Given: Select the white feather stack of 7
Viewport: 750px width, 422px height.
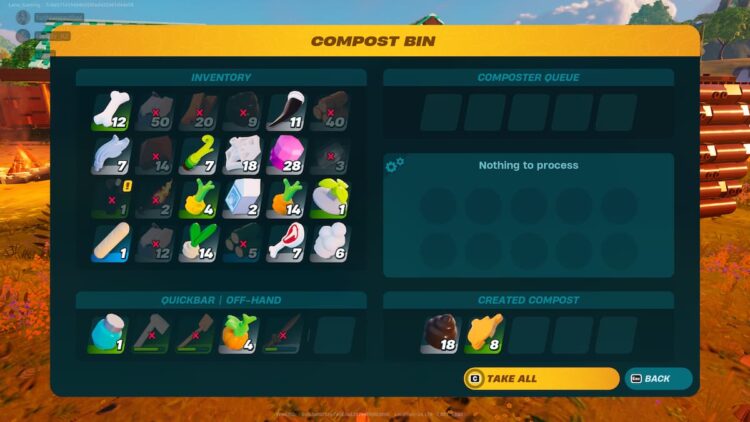Looking at the screenshot, I should [111, 154].
